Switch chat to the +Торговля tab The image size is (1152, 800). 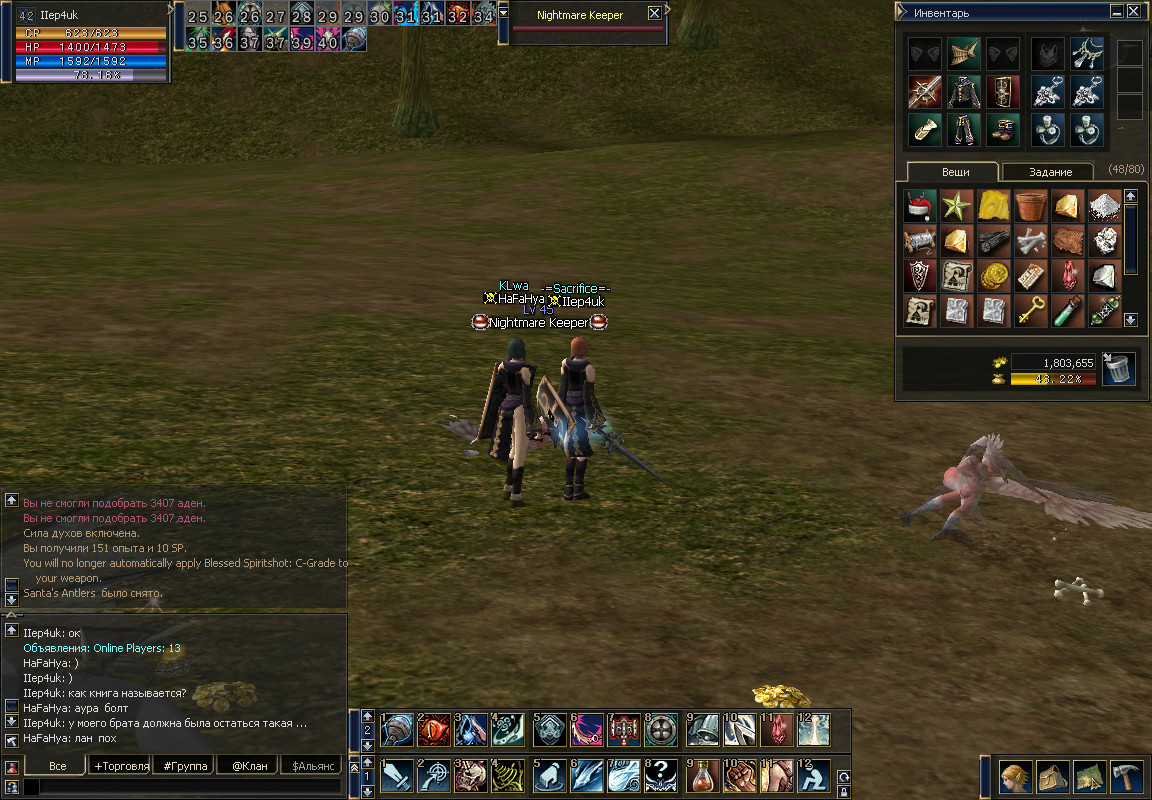tap(120, 766)
